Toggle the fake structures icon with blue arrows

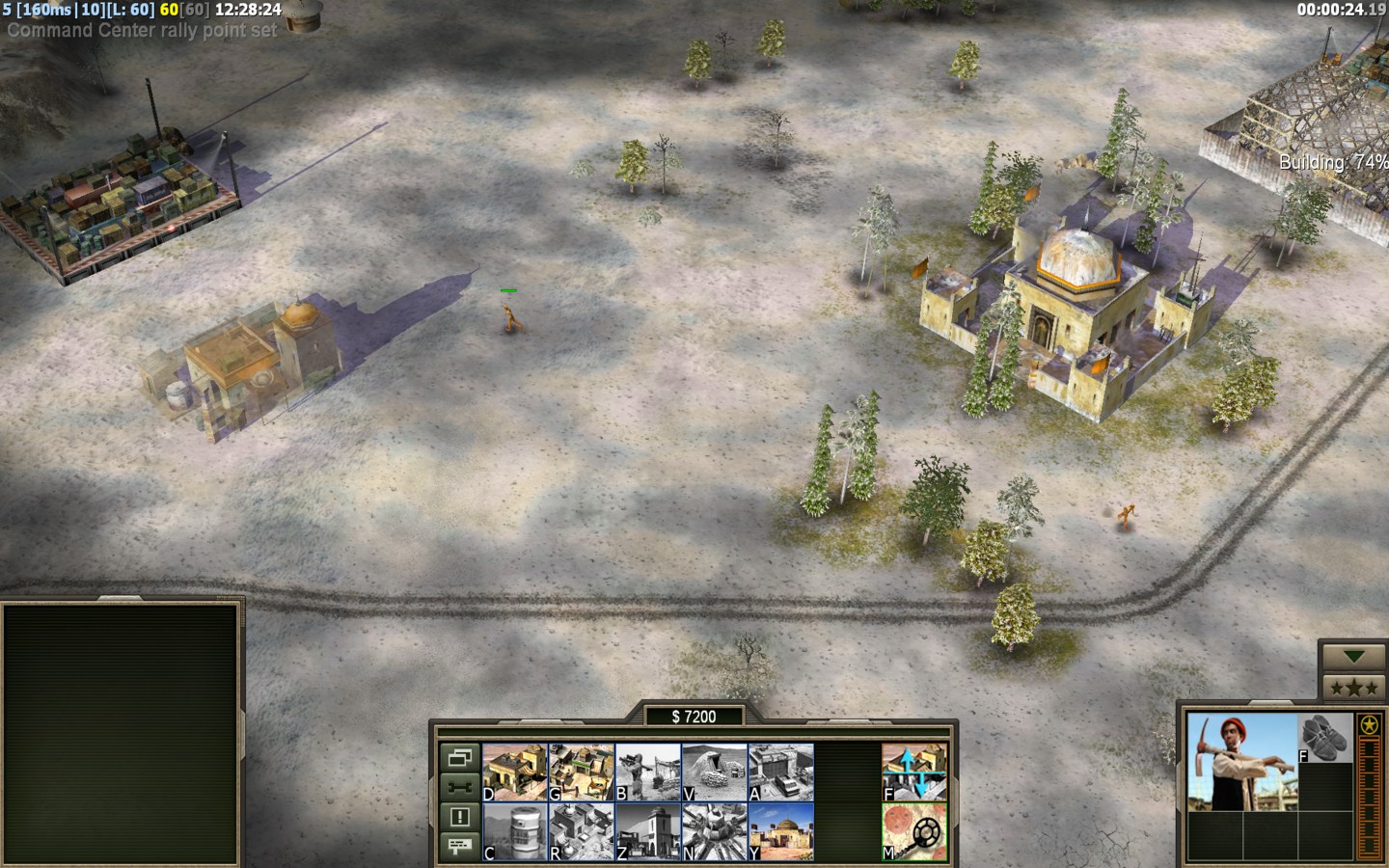click(x=913, y=772)
